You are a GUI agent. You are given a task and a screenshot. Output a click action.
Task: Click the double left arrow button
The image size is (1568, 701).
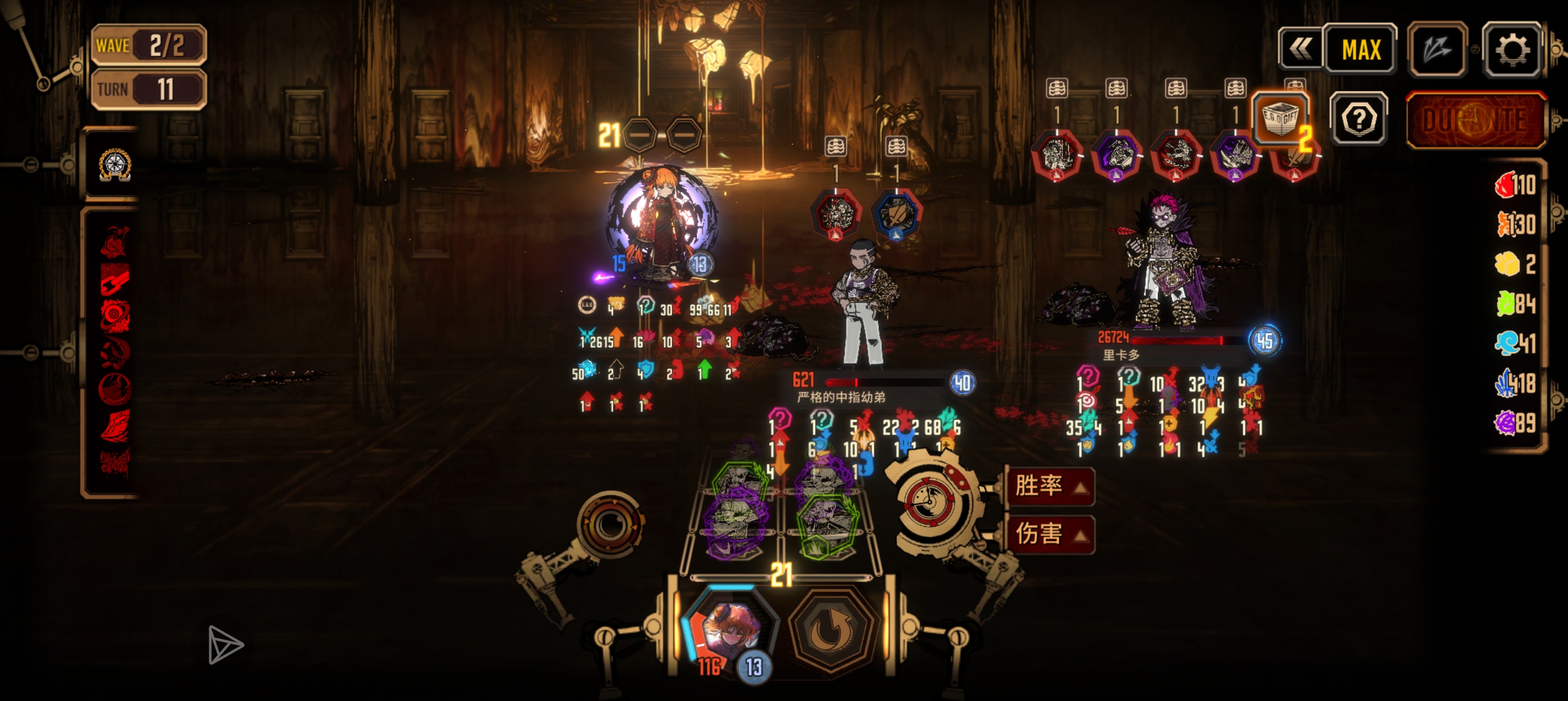pyautogui.click(x=1301, y=49)
